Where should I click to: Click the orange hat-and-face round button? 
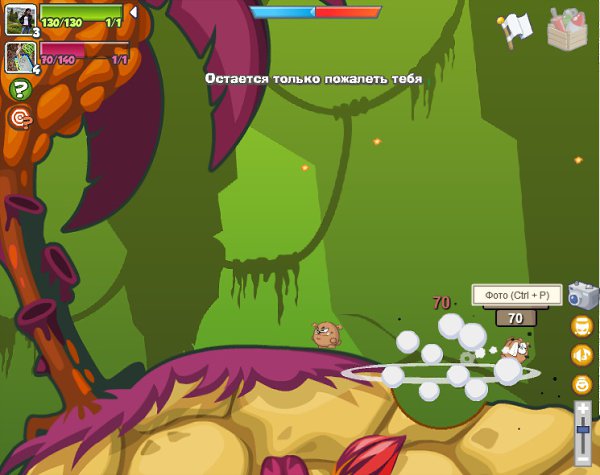pos(582,326)
